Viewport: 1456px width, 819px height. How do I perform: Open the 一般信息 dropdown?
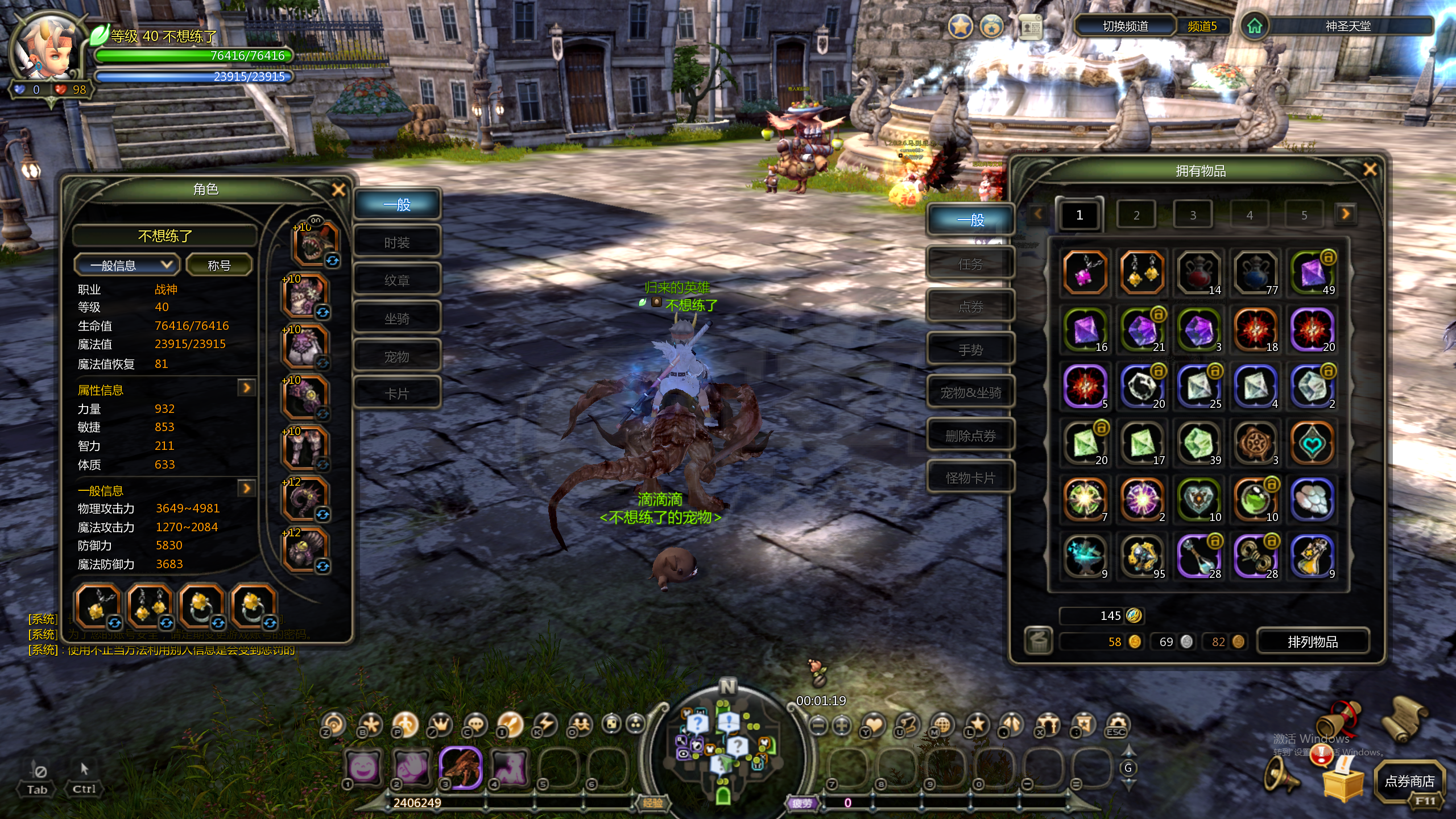[126, 265]
